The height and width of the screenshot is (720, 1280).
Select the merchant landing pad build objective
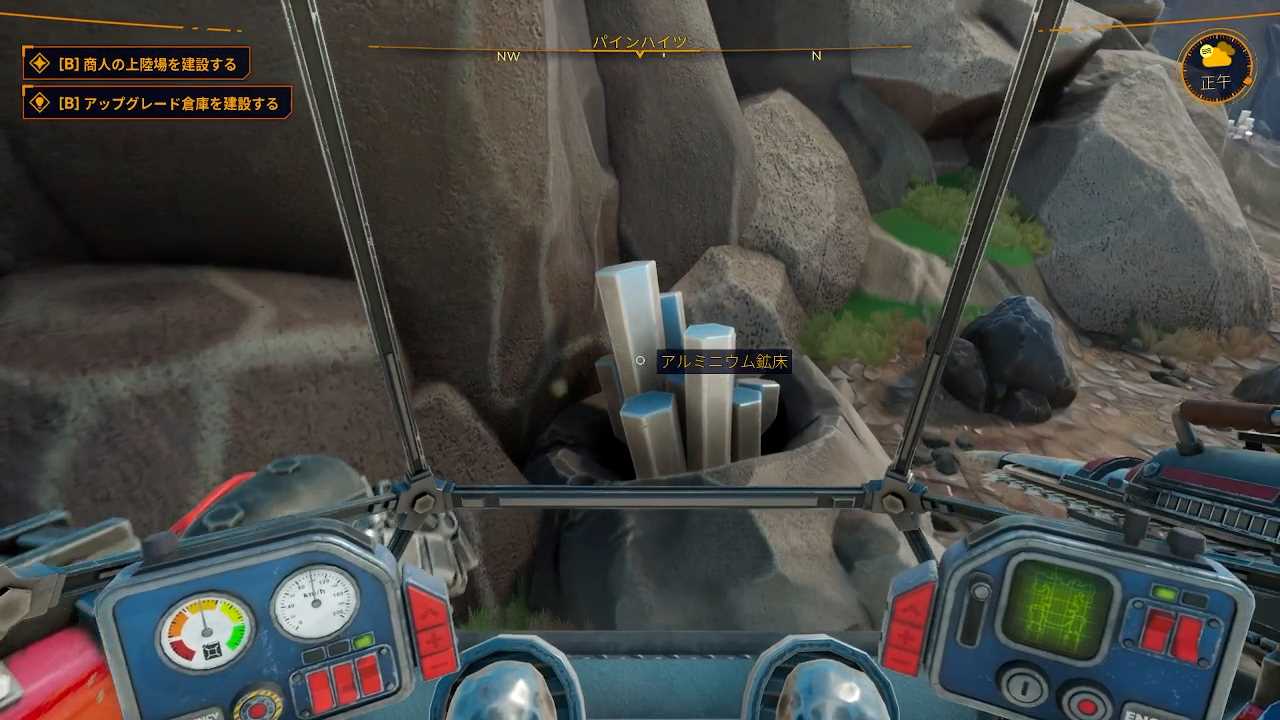point(137,64)
